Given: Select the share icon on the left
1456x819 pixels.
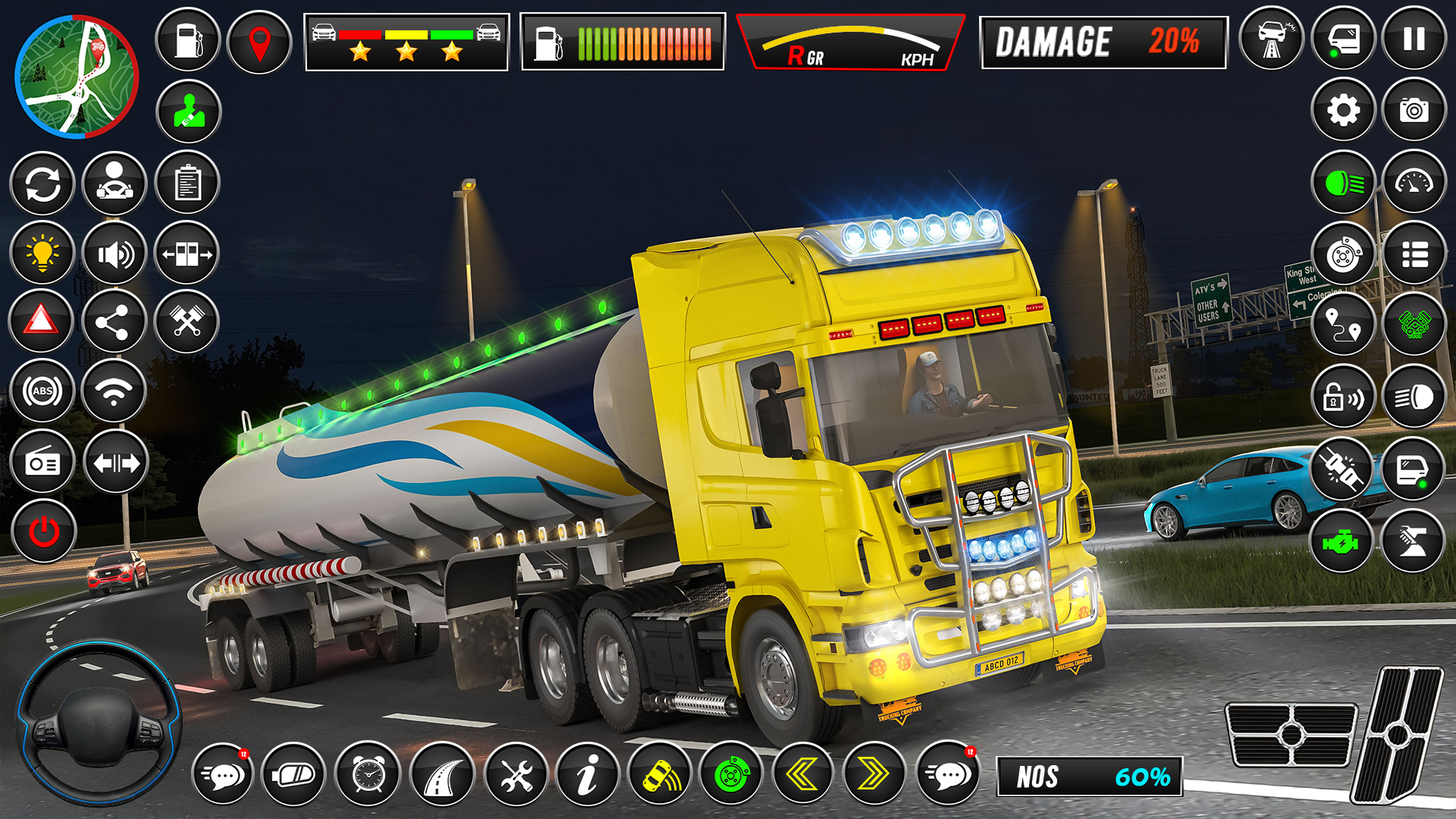Looking at the screenshot, I should (115, 322).
